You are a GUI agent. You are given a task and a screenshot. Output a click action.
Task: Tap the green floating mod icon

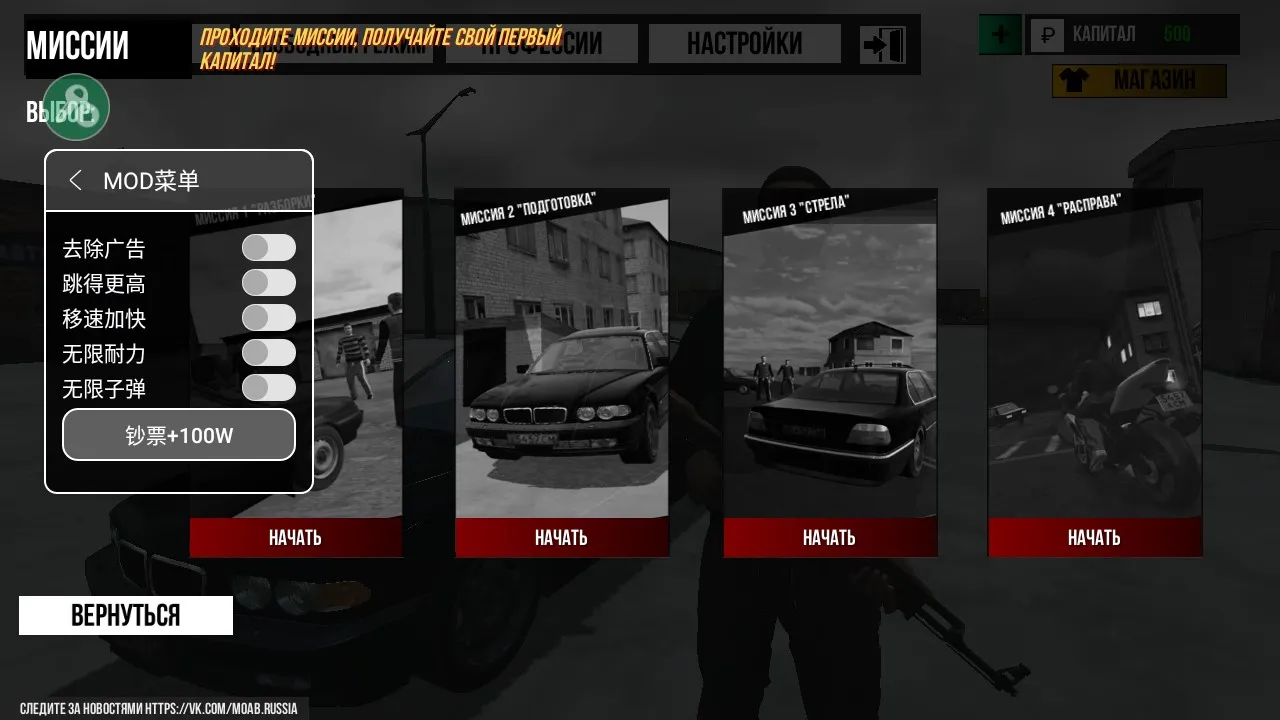(76, 107)
